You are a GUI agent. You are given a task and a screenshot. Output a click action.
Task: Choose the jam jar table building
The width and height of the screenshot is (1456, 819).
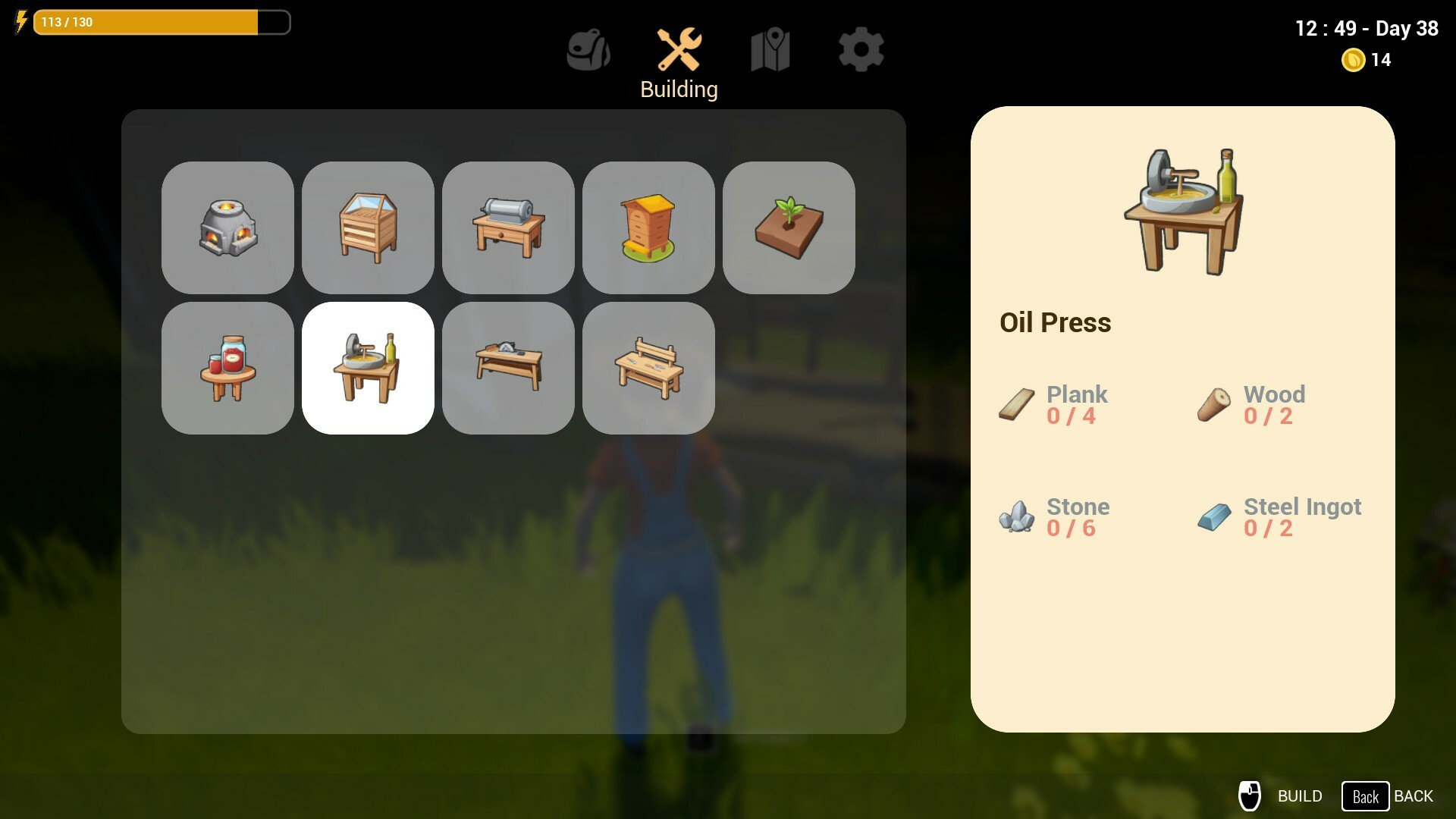click(x=227, y=368)
